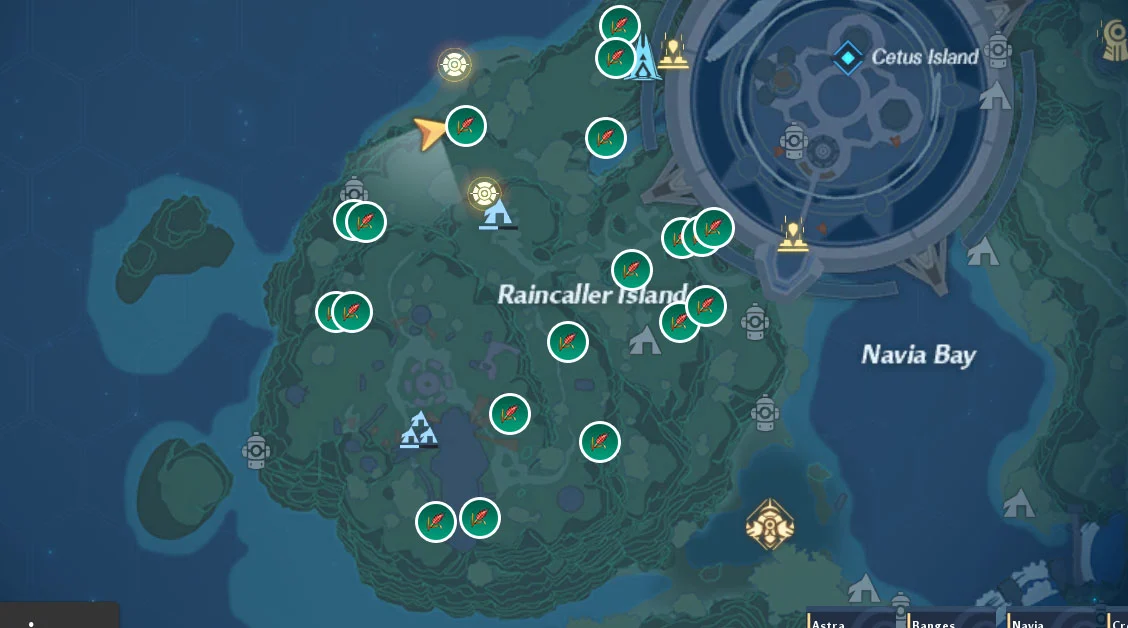The image size is (1128, 628).
Task: Select the glowing round marker above the blue tent
Action: click(485, 192)
